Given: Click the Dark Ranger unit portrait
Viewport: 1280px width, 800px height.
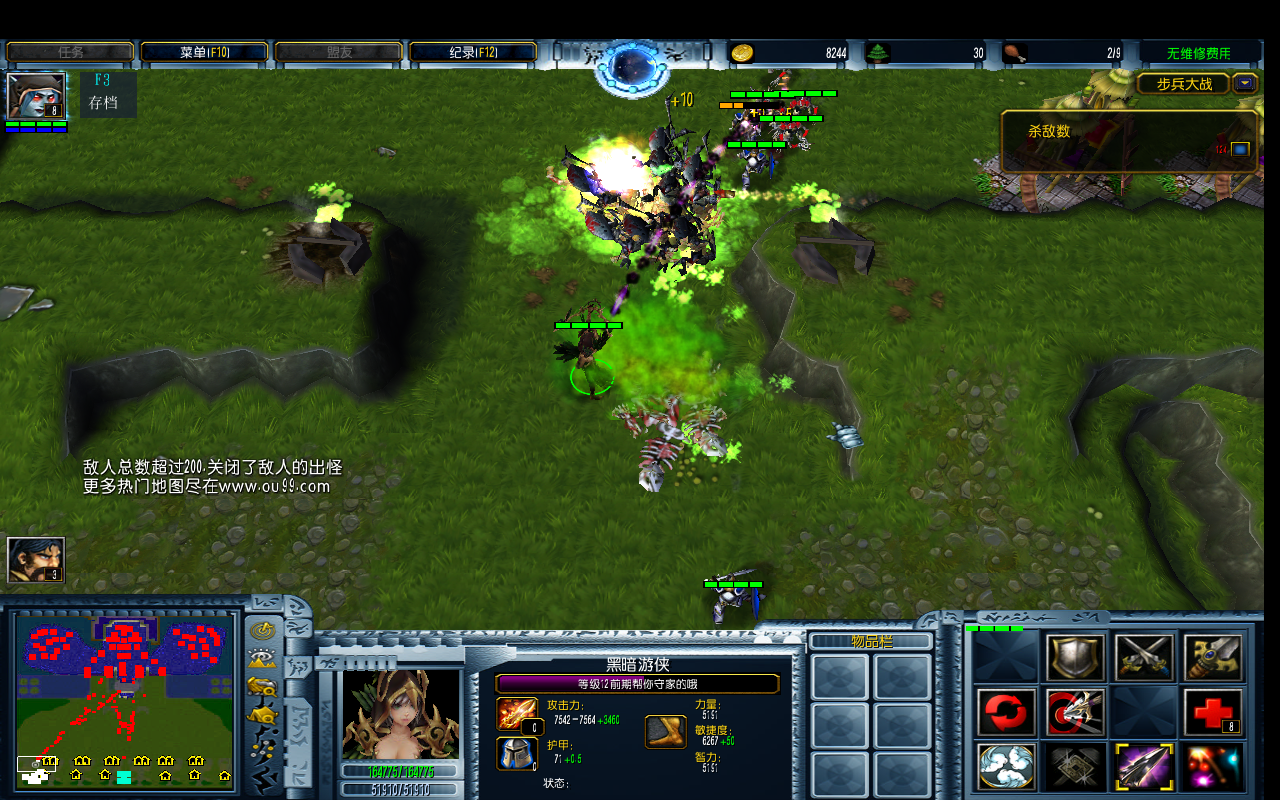Looking at the screenshot, I should click(401, 714).
